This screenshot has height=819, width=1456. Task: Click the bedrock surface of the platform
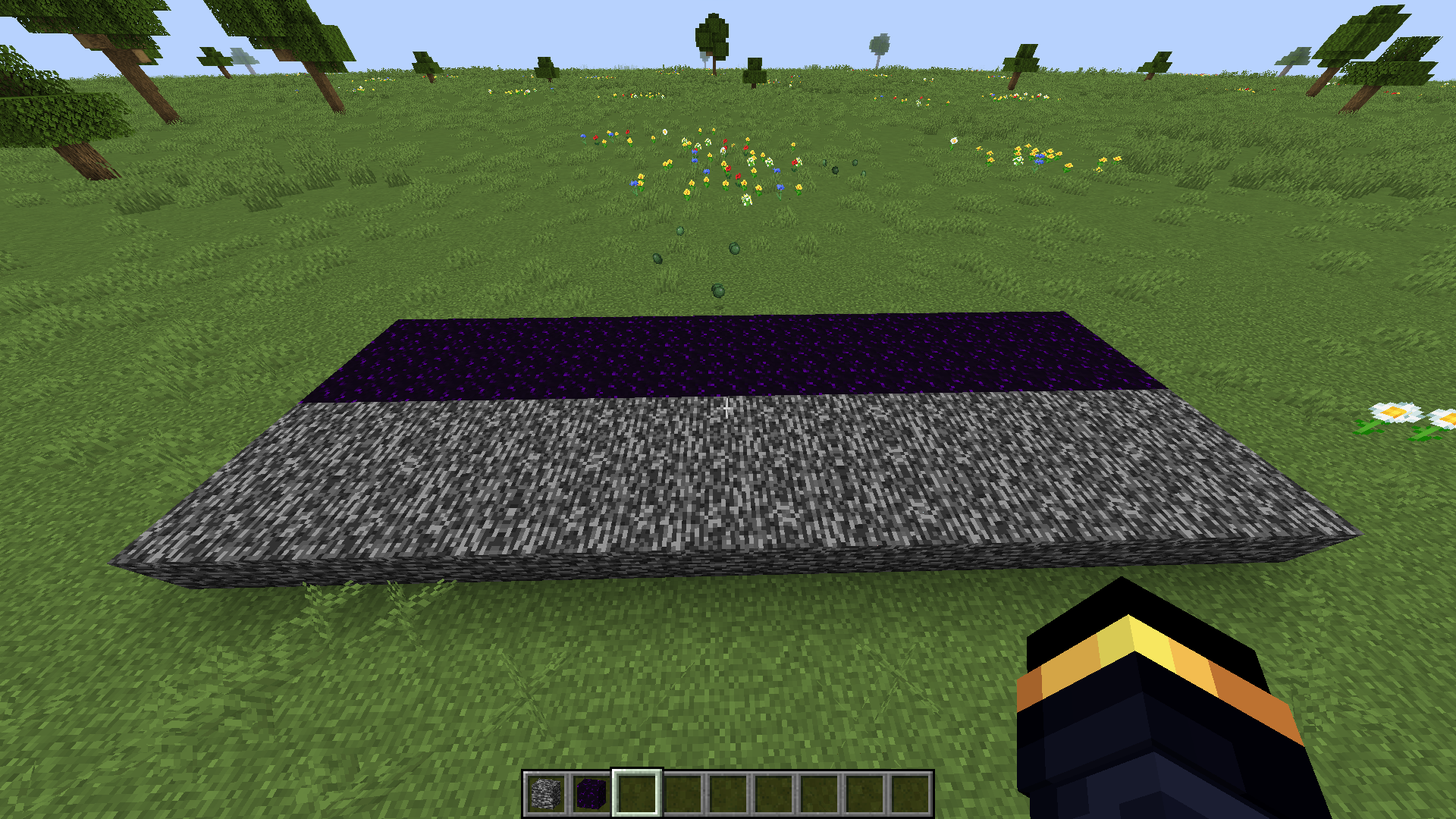click(682, 485)
